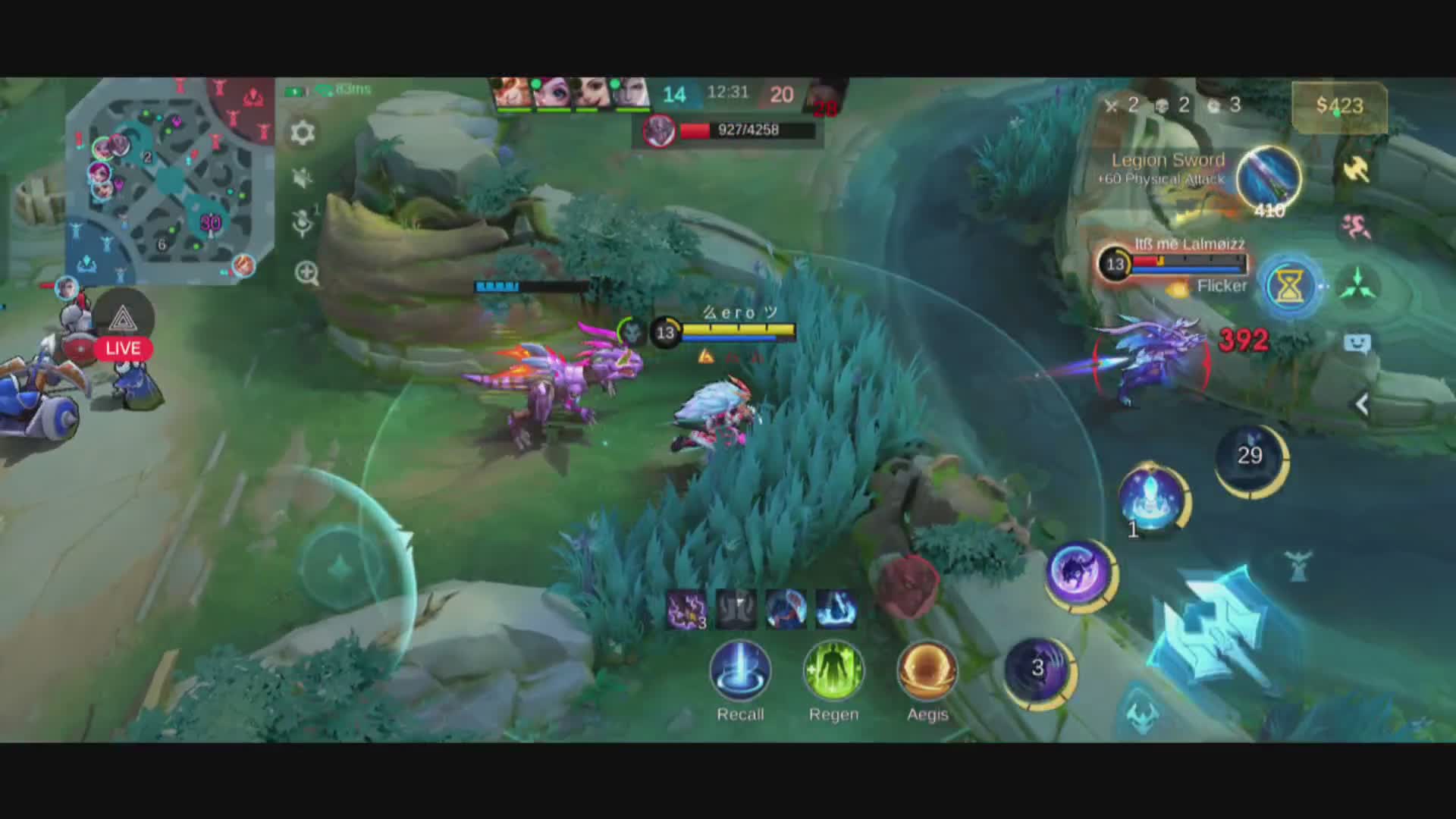Open the quick chat bubble
Viewport: 1456px width, 819px height.
click(x=1357, y=344)
